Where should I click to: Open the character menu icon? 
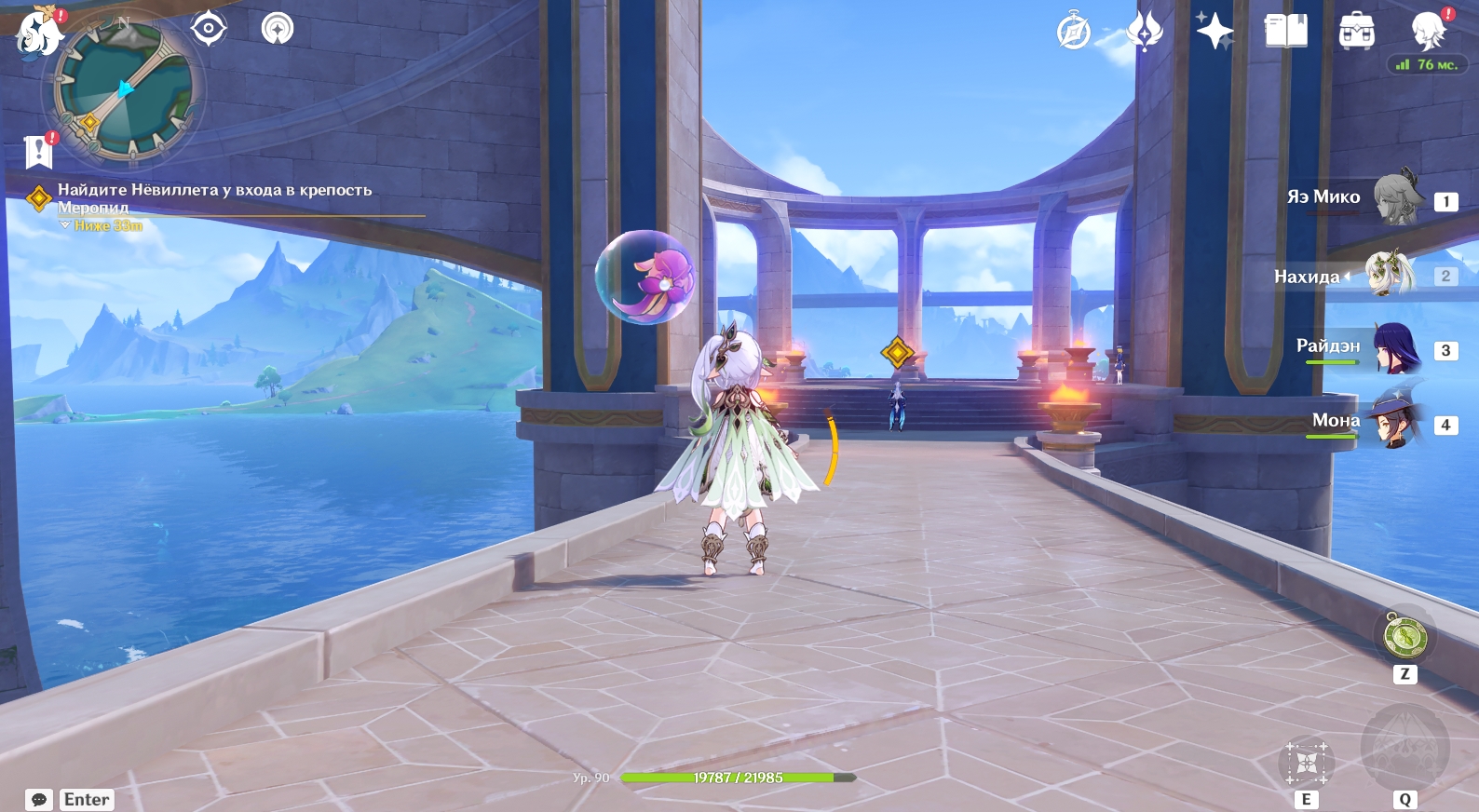click(1427, 32)
